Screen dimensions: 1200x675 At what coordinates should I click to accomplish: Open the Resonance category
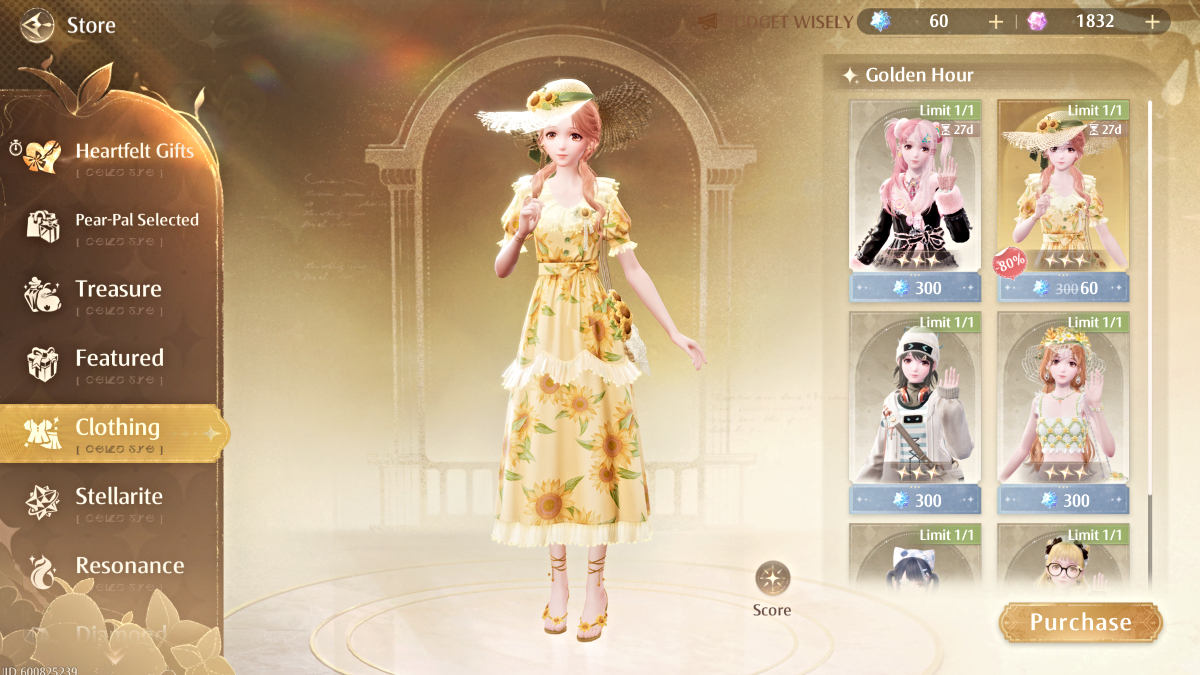tap(129, 566)
